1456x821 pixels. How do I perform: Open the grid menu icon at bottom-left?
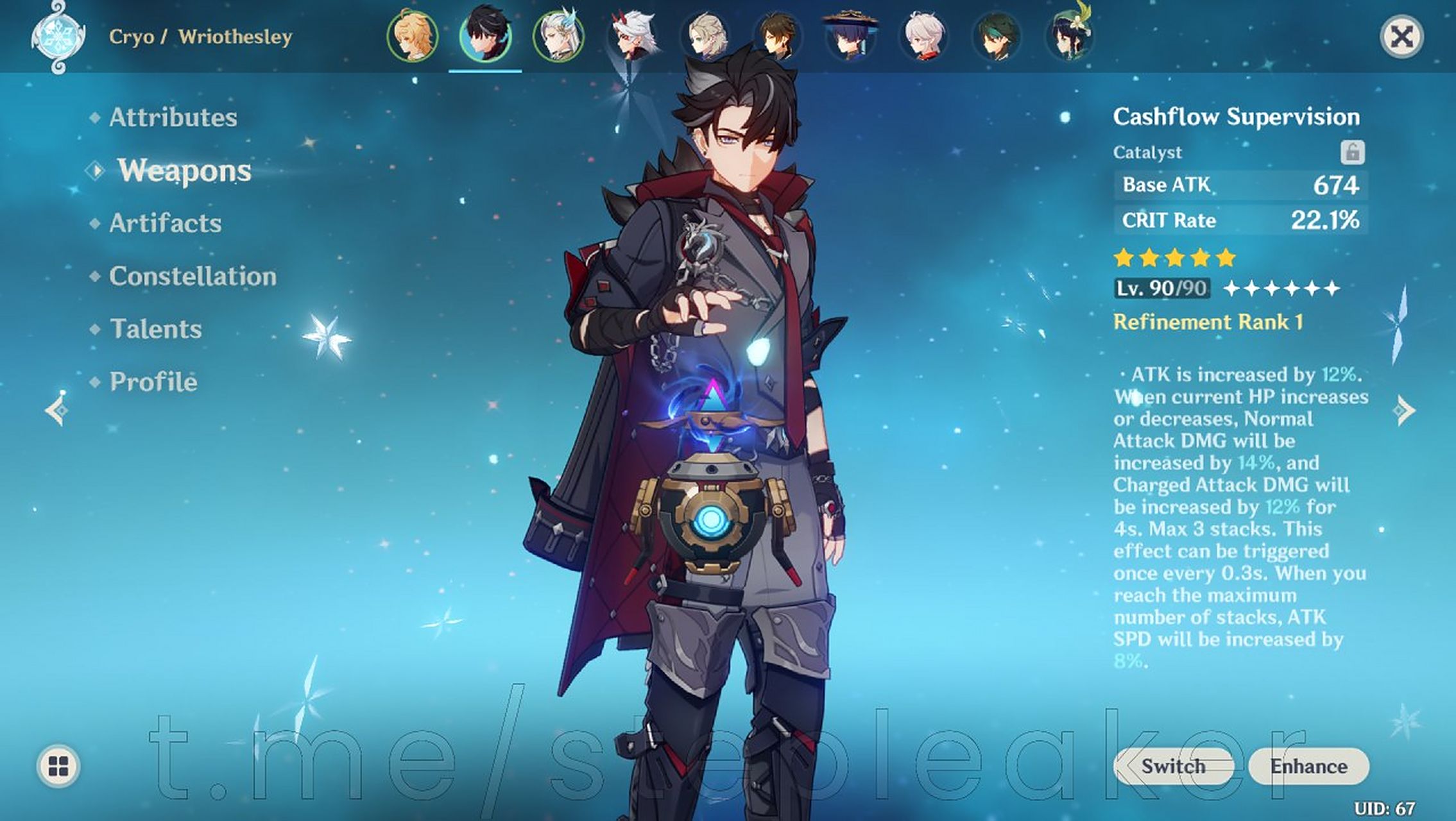[x=58, y=766]
